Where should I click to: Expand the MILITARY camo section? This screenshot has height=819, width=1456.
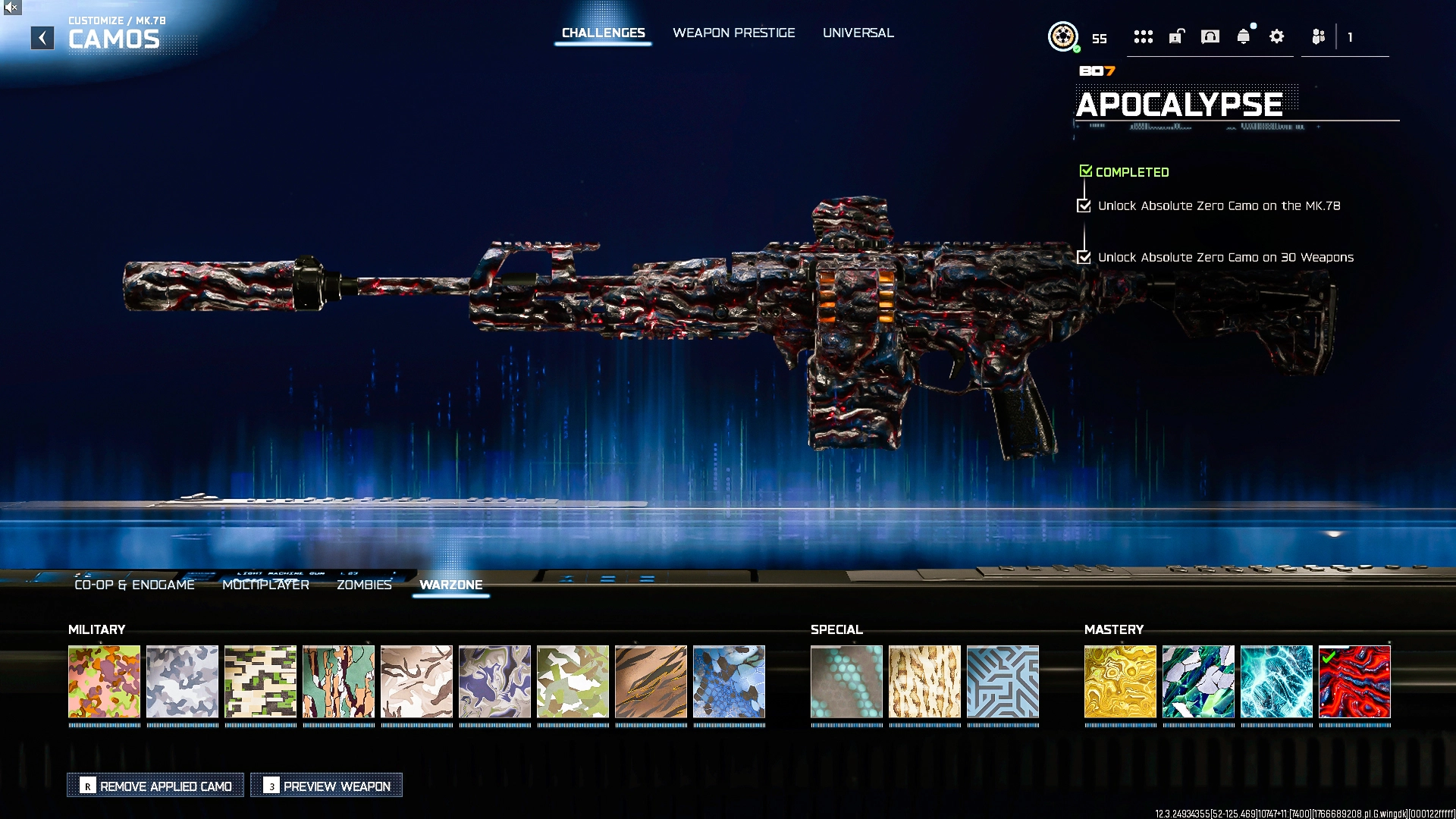(x=97, y=629)
